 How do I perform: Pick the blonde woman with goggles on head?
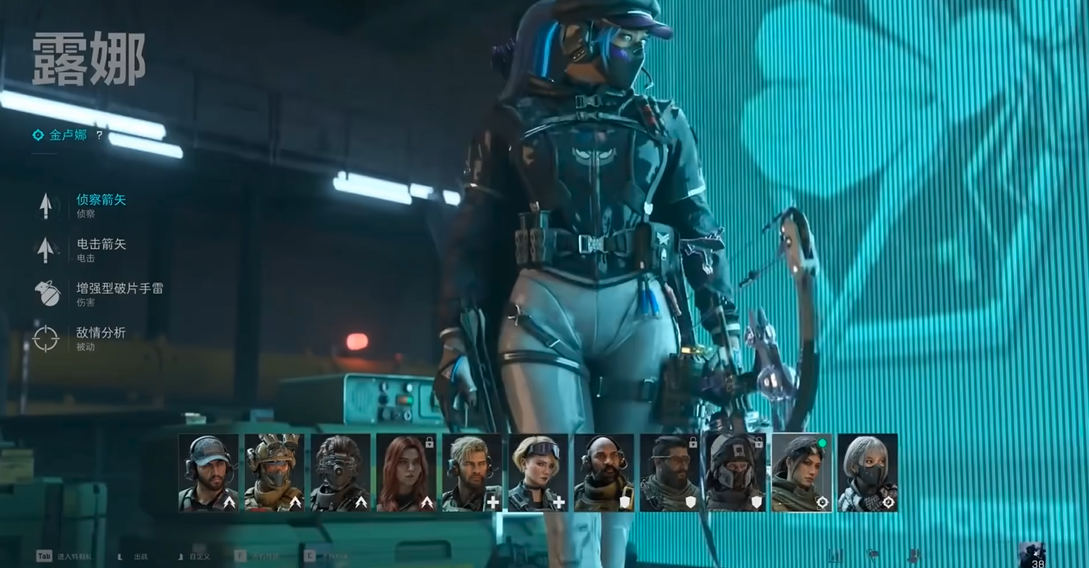538,473
